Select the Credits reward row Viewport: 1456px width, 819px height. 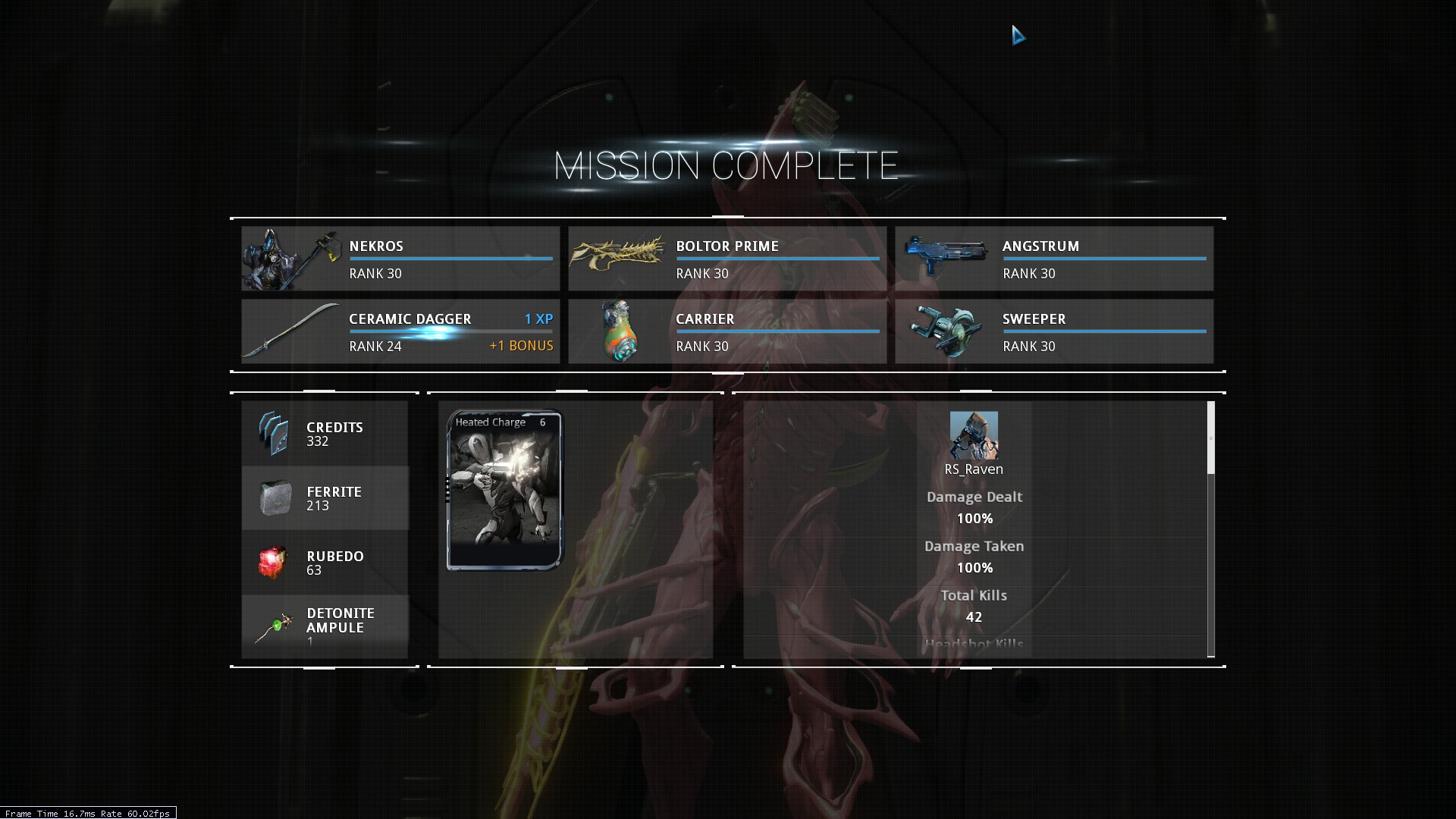pyautogui.click(x=325, y=434)
